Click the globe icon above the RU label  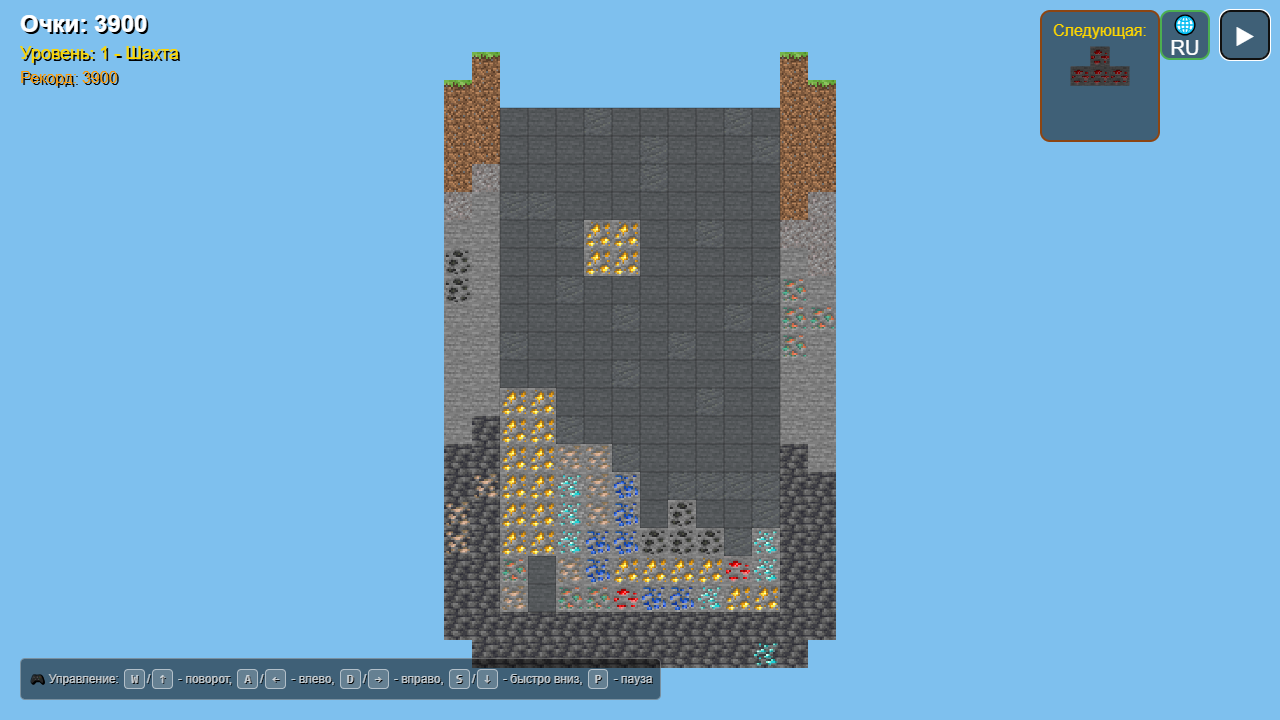pyautogui.click(x=1184, y=25)
